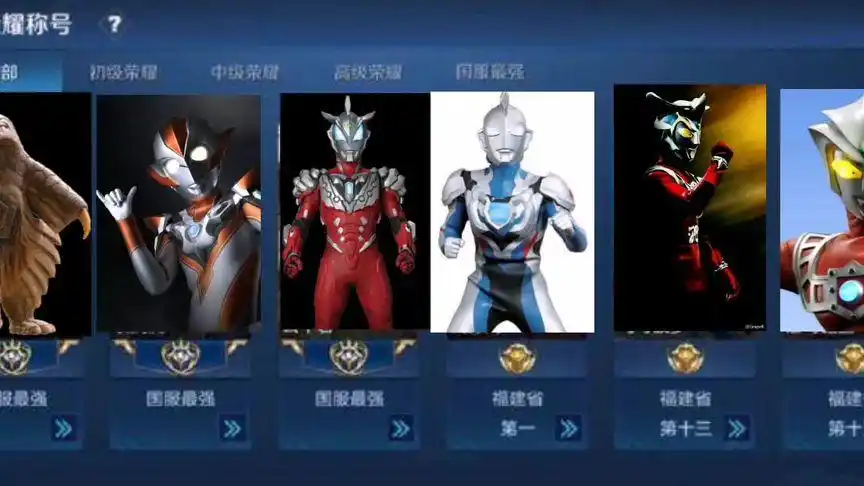Switch to the 初级荣耀 tab
This screenshot has height=486, width=864.
(x=123, y=72)
